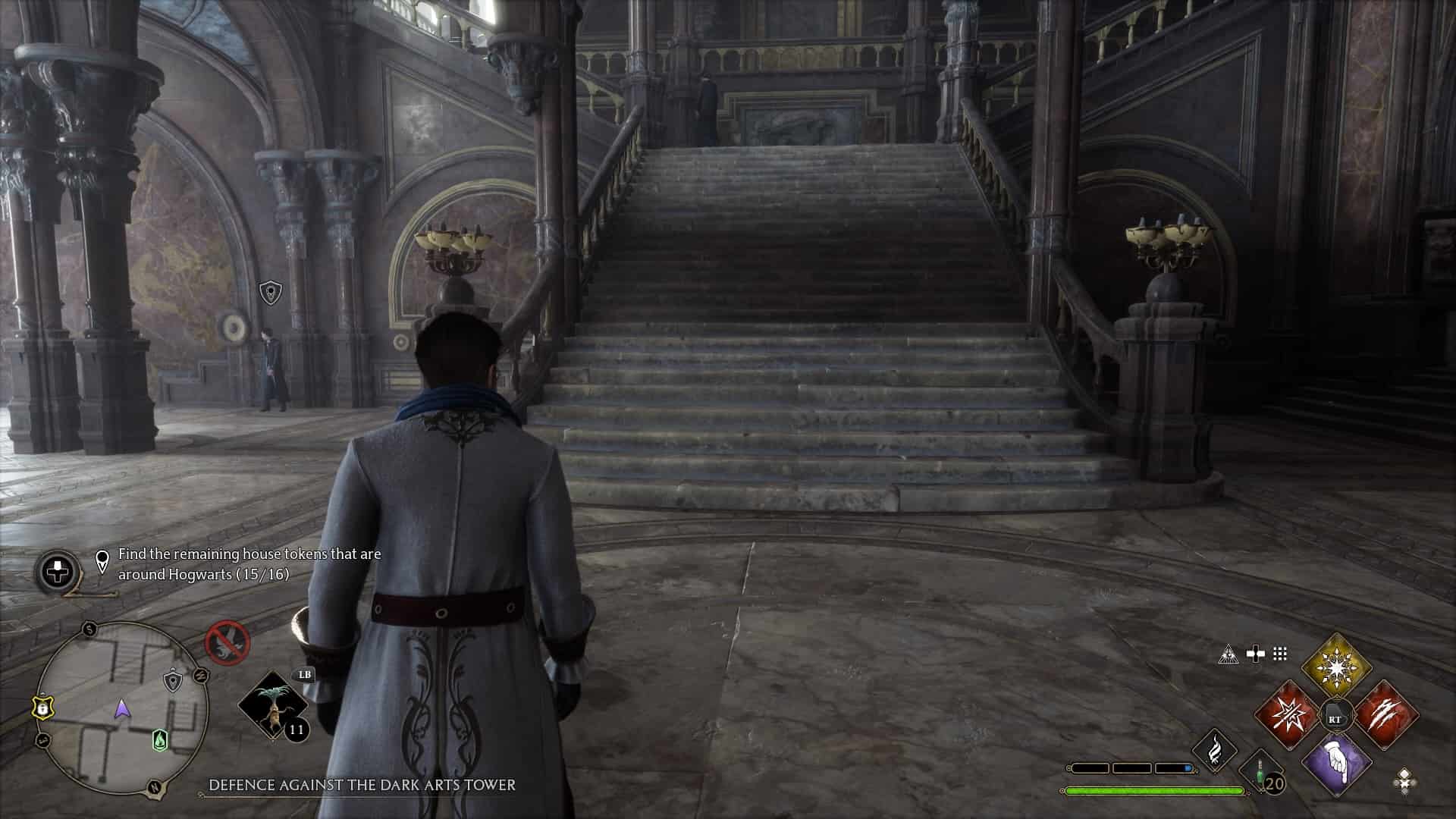Open the house tokens quest objective
Image resolution: width=1456 pixels, height=819 pixels.
click(249, 564)
